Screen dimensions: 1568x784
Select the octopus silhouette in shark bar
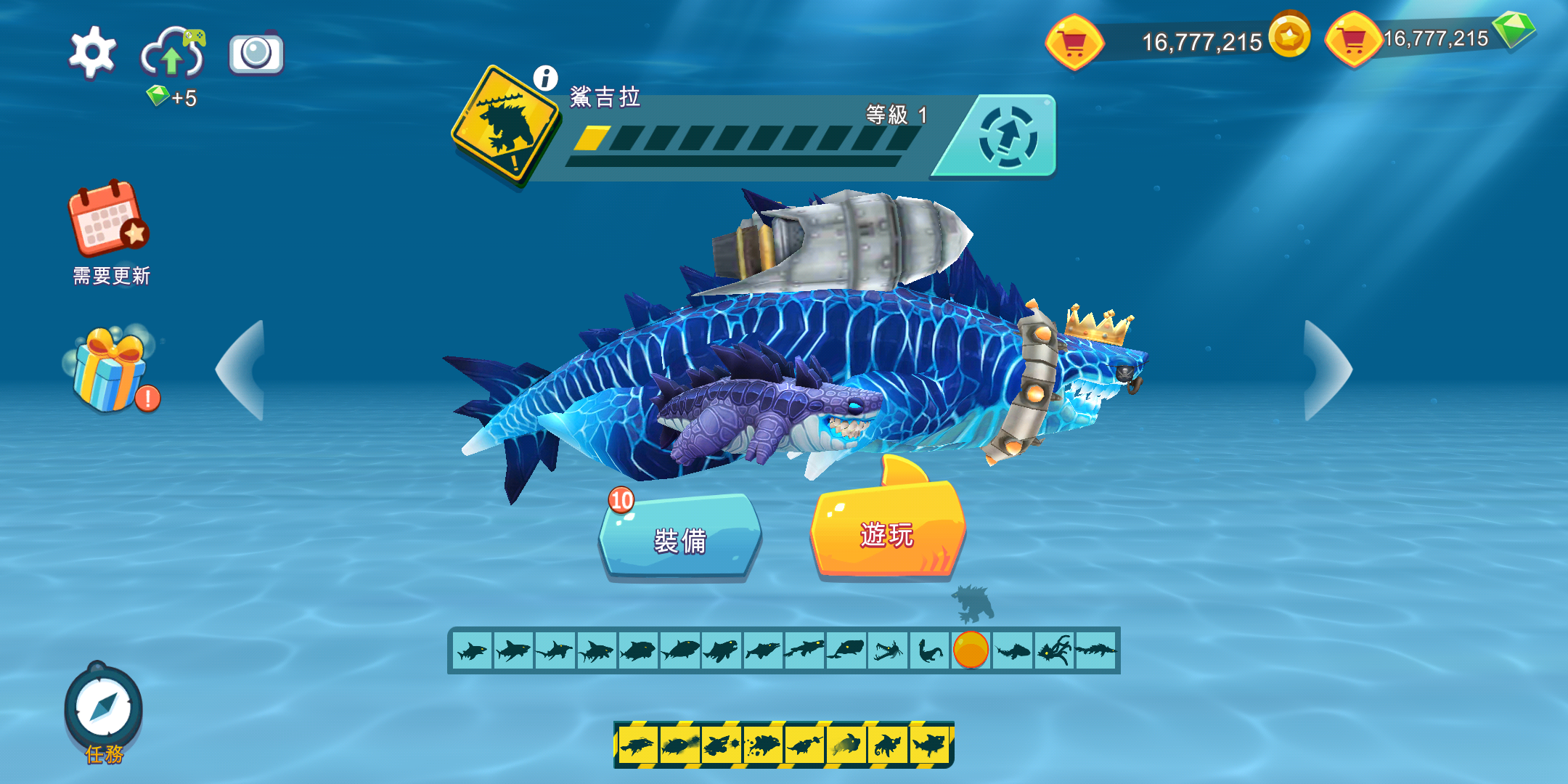click(1054, 650)
